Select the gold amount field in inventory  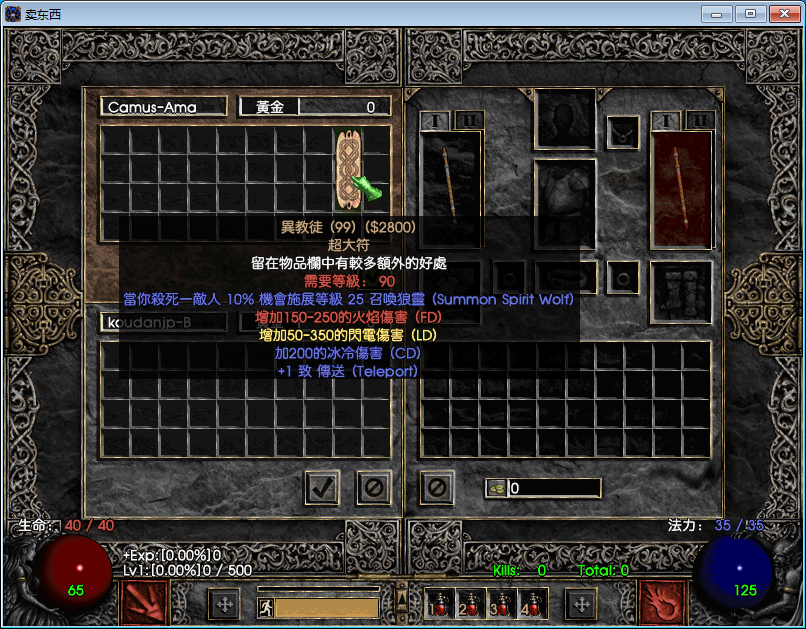point(553,488)
